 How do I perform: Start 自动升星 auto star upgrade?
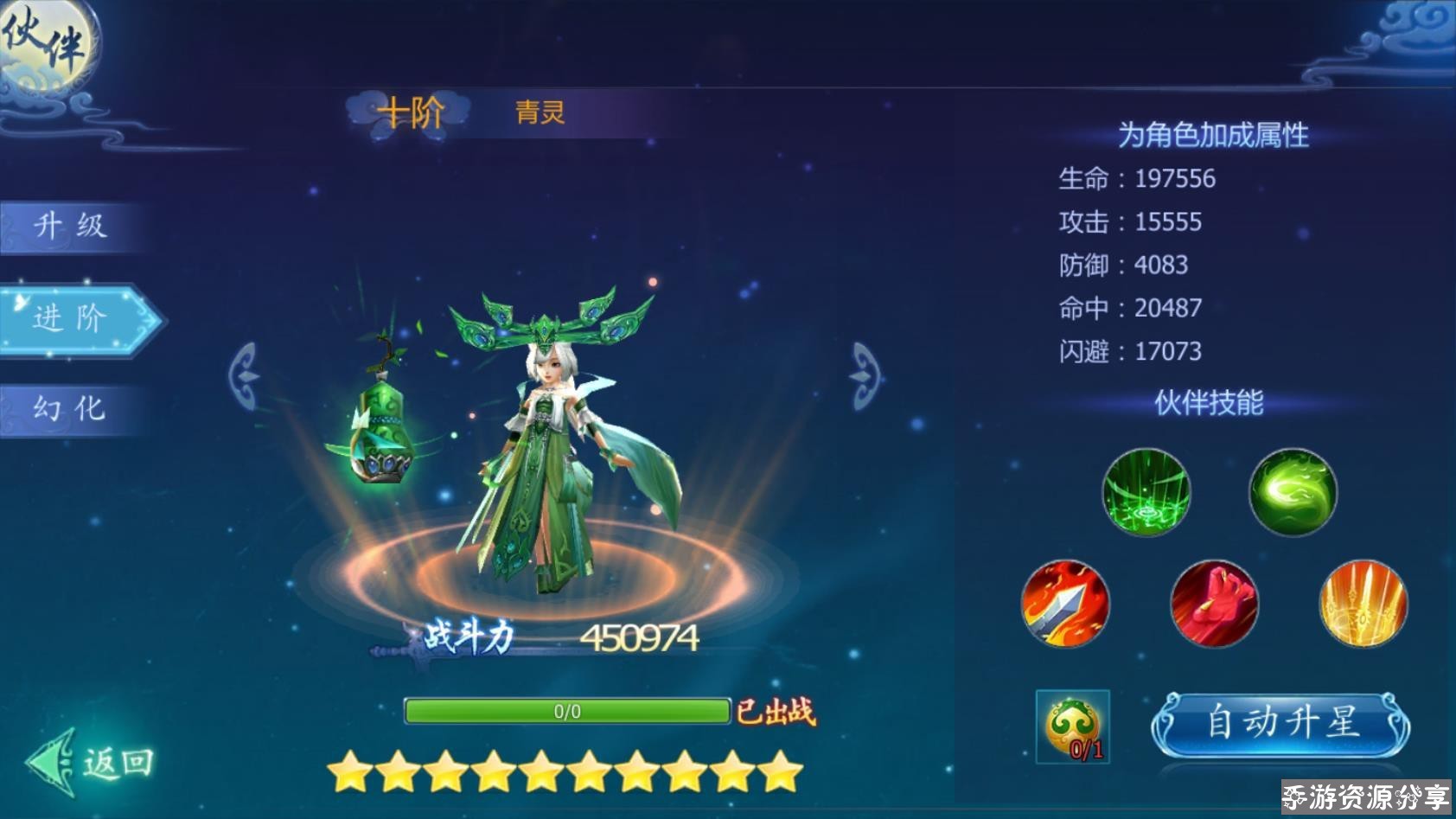point(1281,724)
